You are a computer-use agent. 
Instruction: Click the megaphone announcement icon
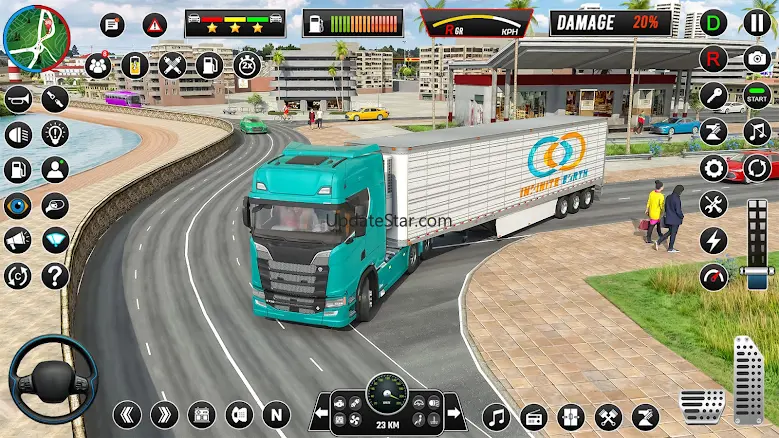[x=18, y=240]
